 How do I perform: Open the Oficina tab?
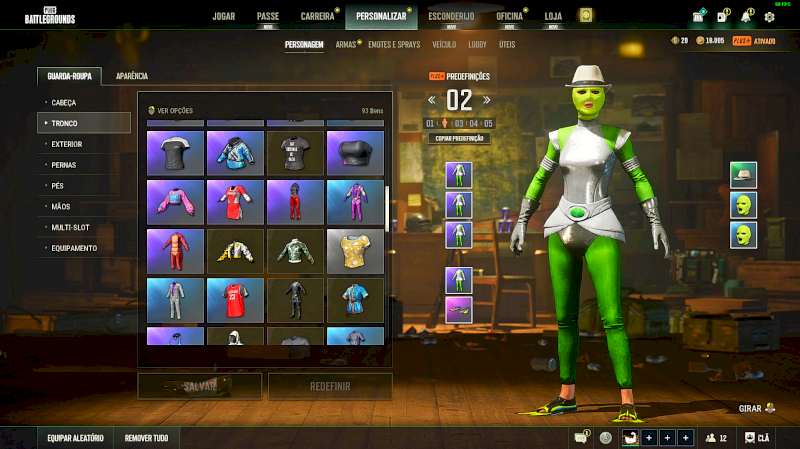[509, 16]
